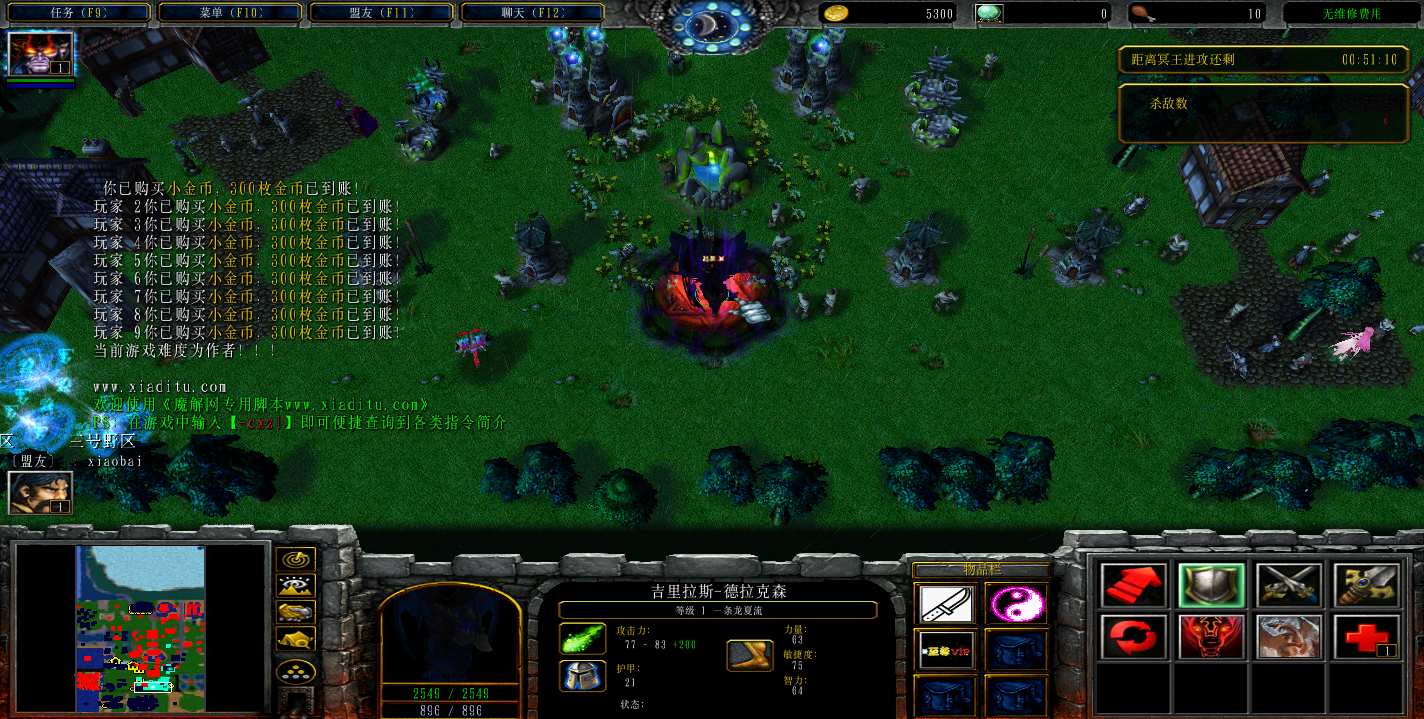1424x719 pixels.
Task: Toggle the minimap ally color mode button
Action: (x=297, y=613)
